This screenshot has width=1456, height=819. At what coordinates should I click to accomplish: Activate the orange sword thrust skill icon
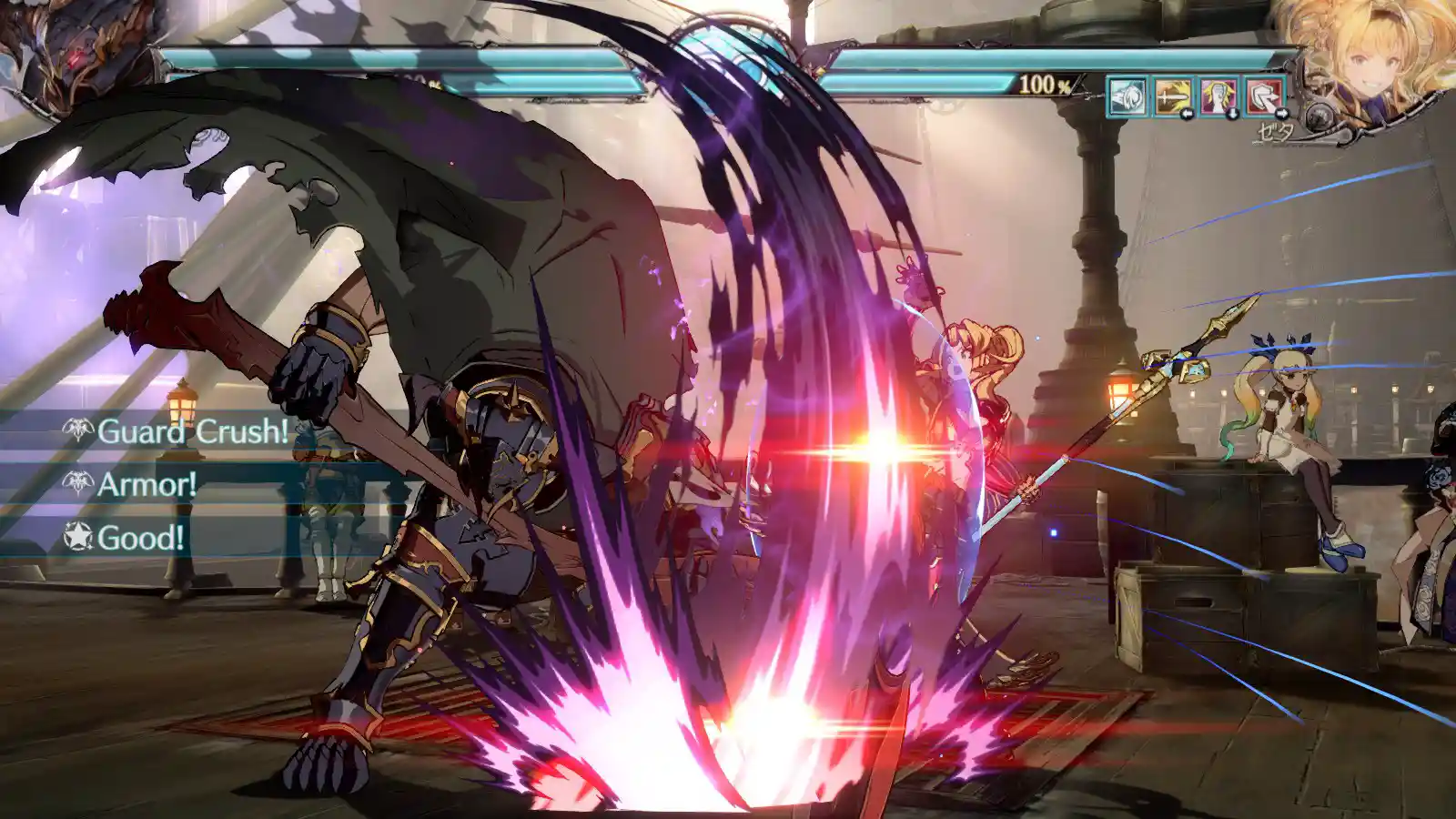click(x=1173, y=96)
